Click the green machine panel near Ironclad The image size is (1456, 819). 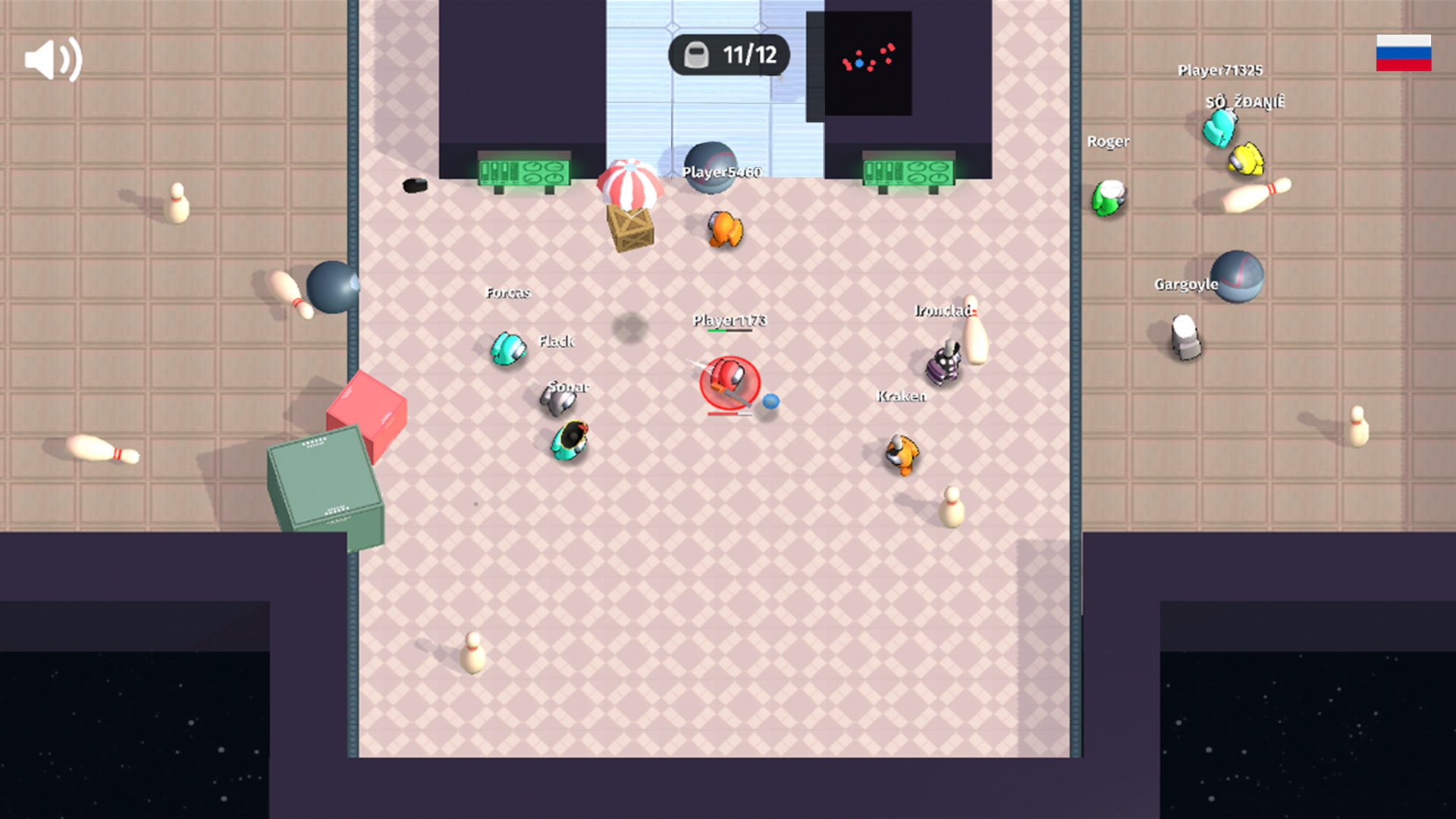click(908, 171)
